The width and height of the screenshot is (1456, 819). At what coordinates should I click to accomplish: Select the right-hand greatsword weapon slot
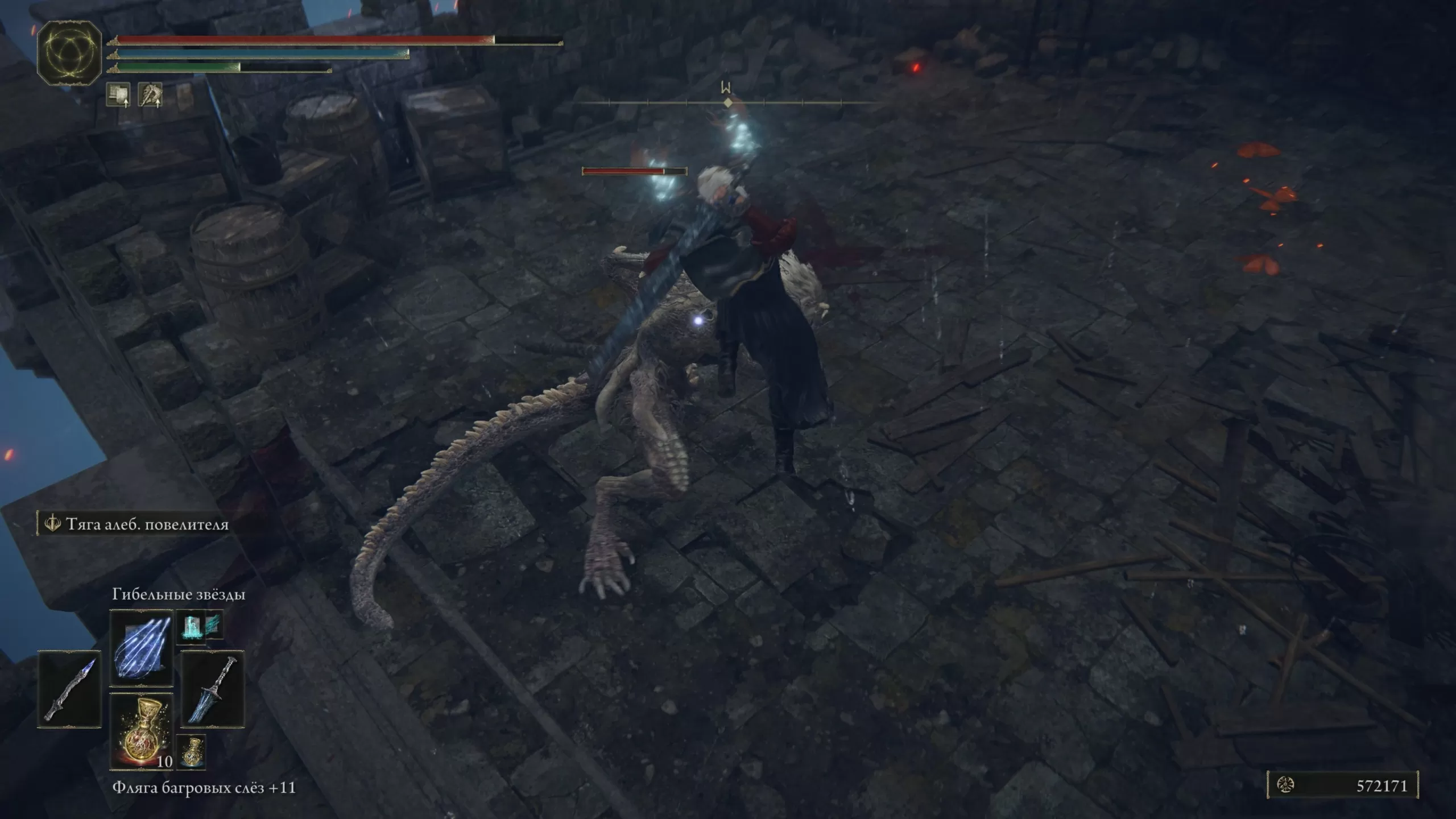[213, 688]
